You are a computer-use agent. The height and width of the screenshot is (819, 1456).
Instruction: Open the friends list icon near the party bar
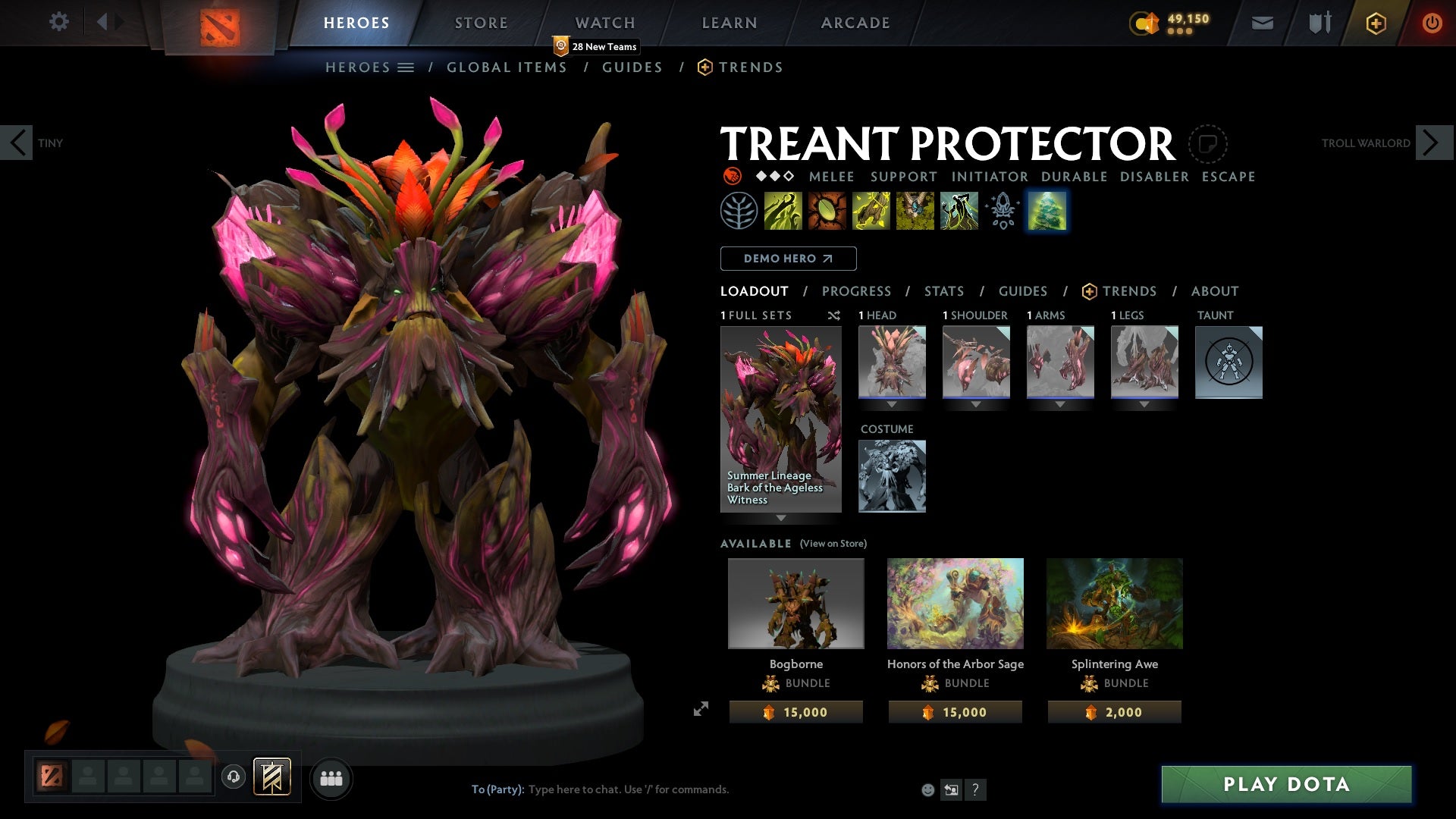[331, 778]
